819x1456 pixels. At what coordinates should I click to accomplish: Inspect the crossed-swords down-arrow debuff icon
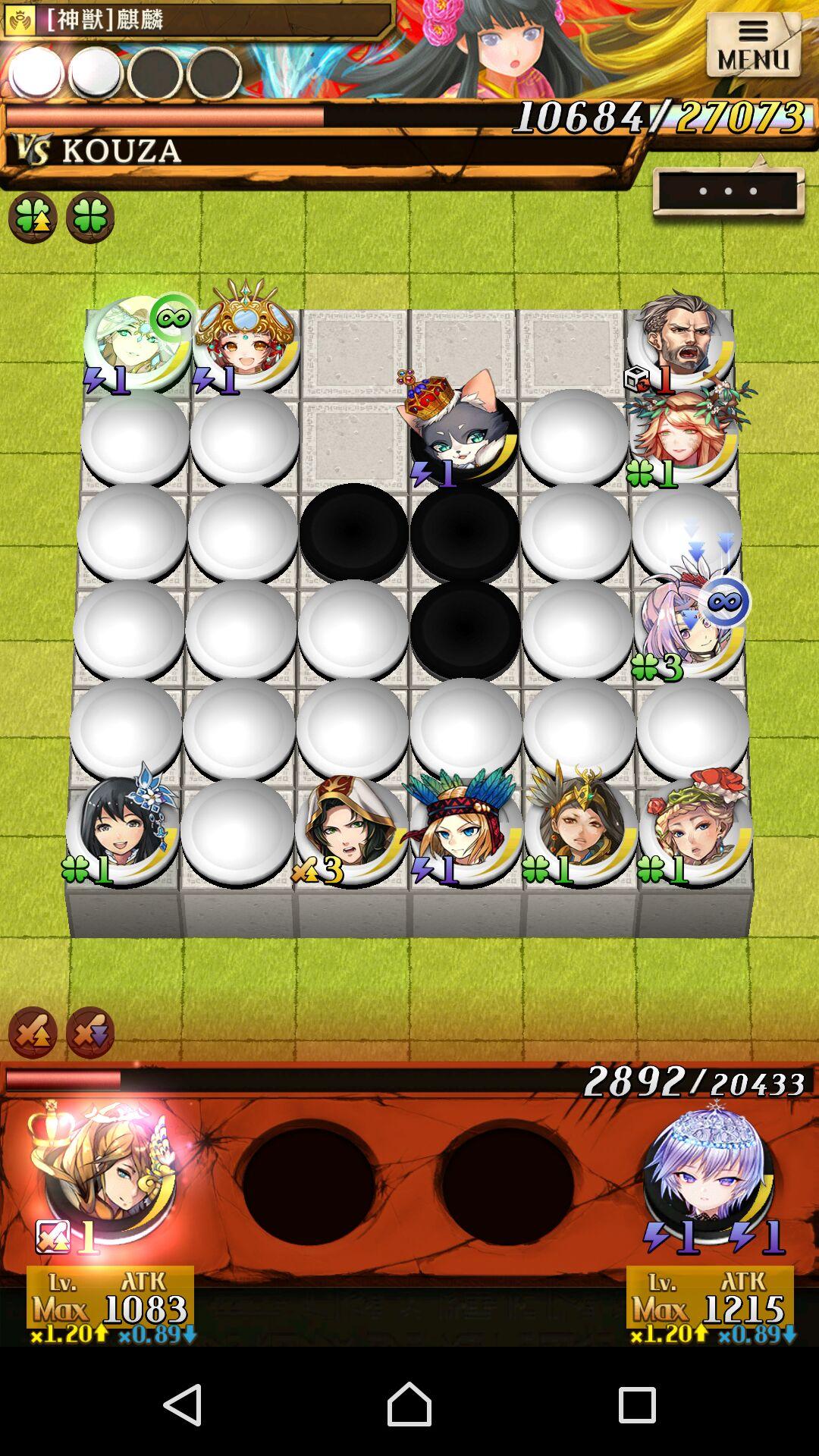point(89,1032)
